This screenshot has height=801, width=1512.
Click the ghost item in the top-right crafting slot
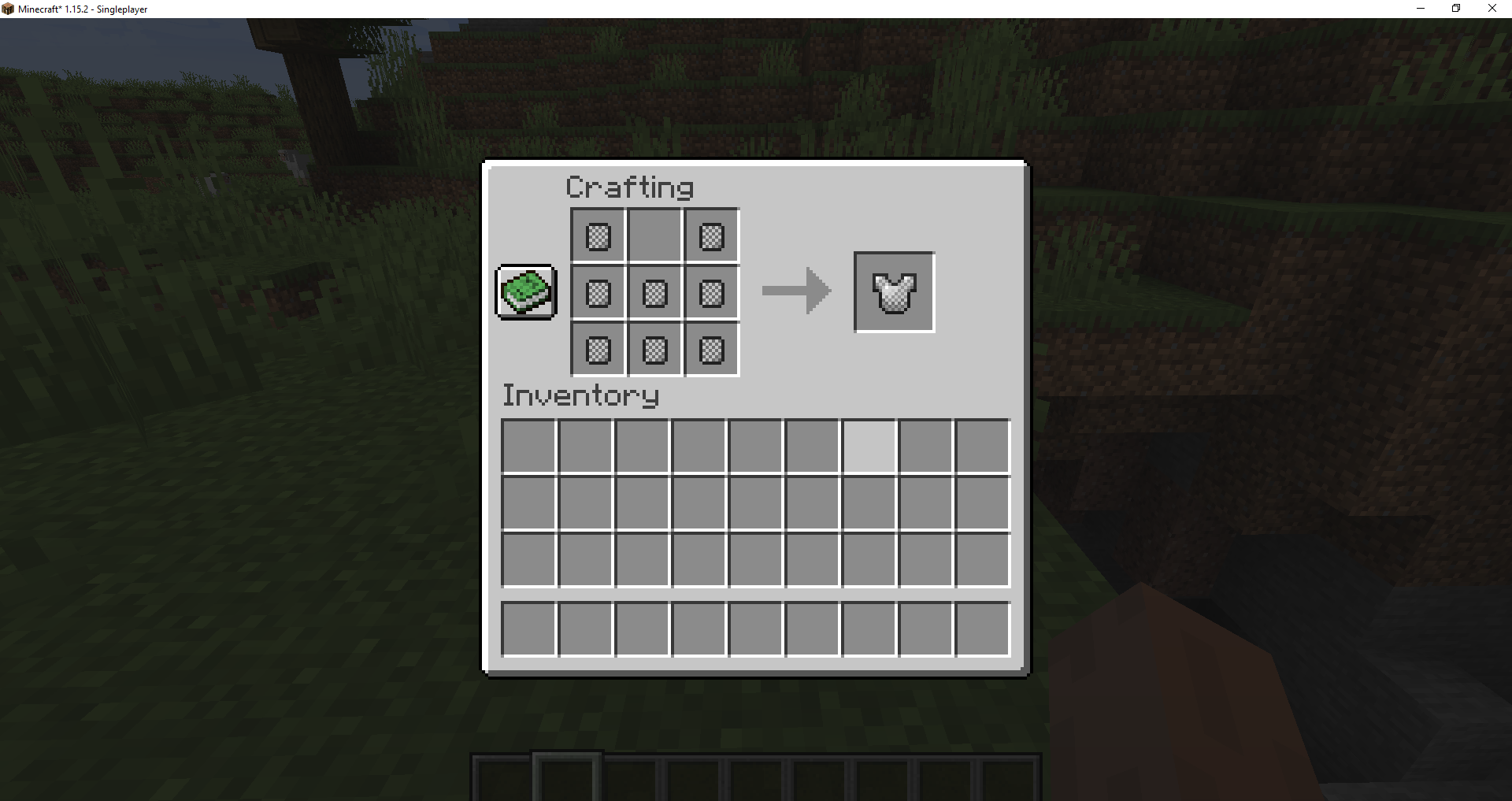pos(710,235)
